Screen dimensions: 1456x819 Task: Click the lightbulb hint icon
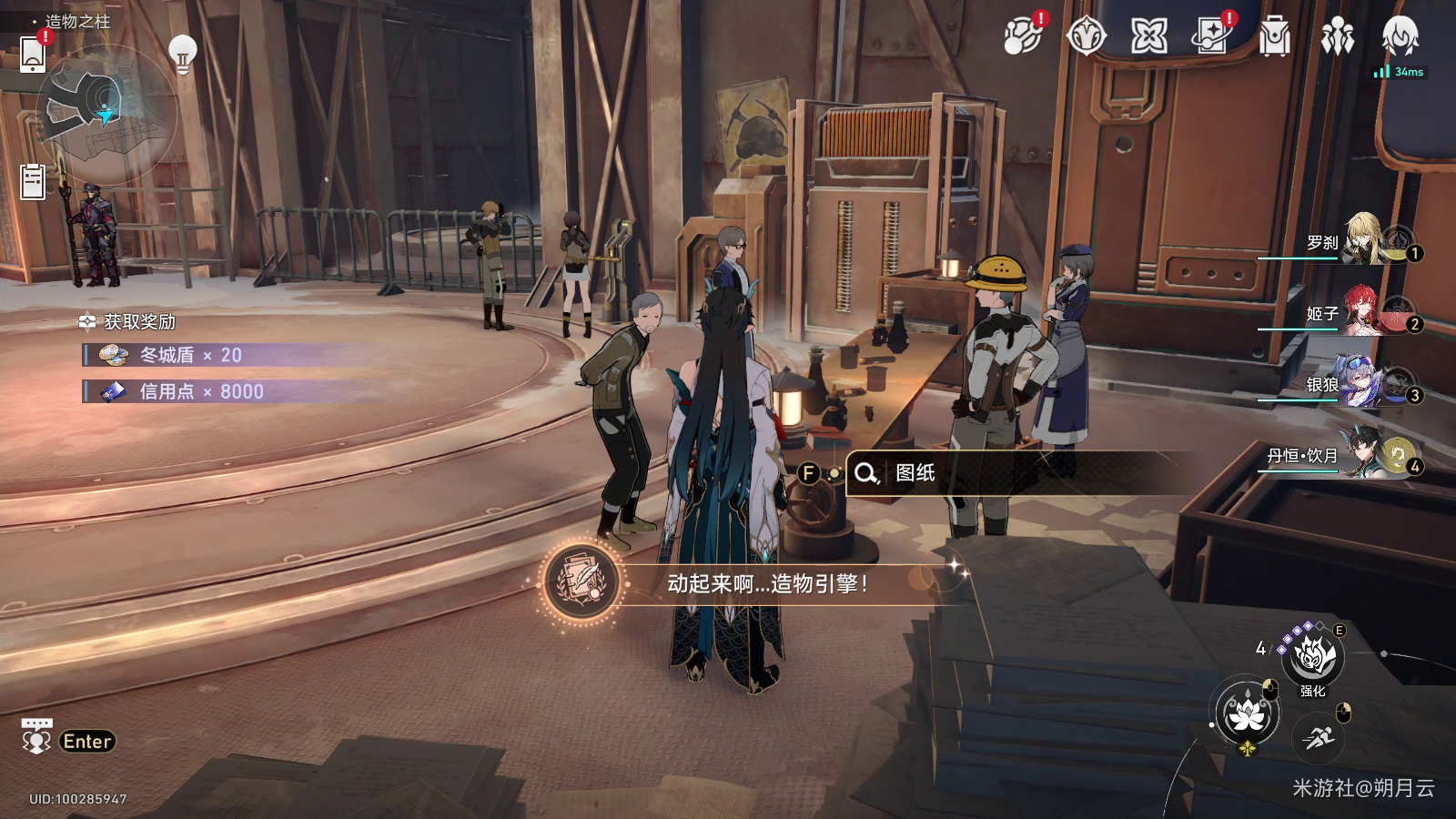pos(183,54)
